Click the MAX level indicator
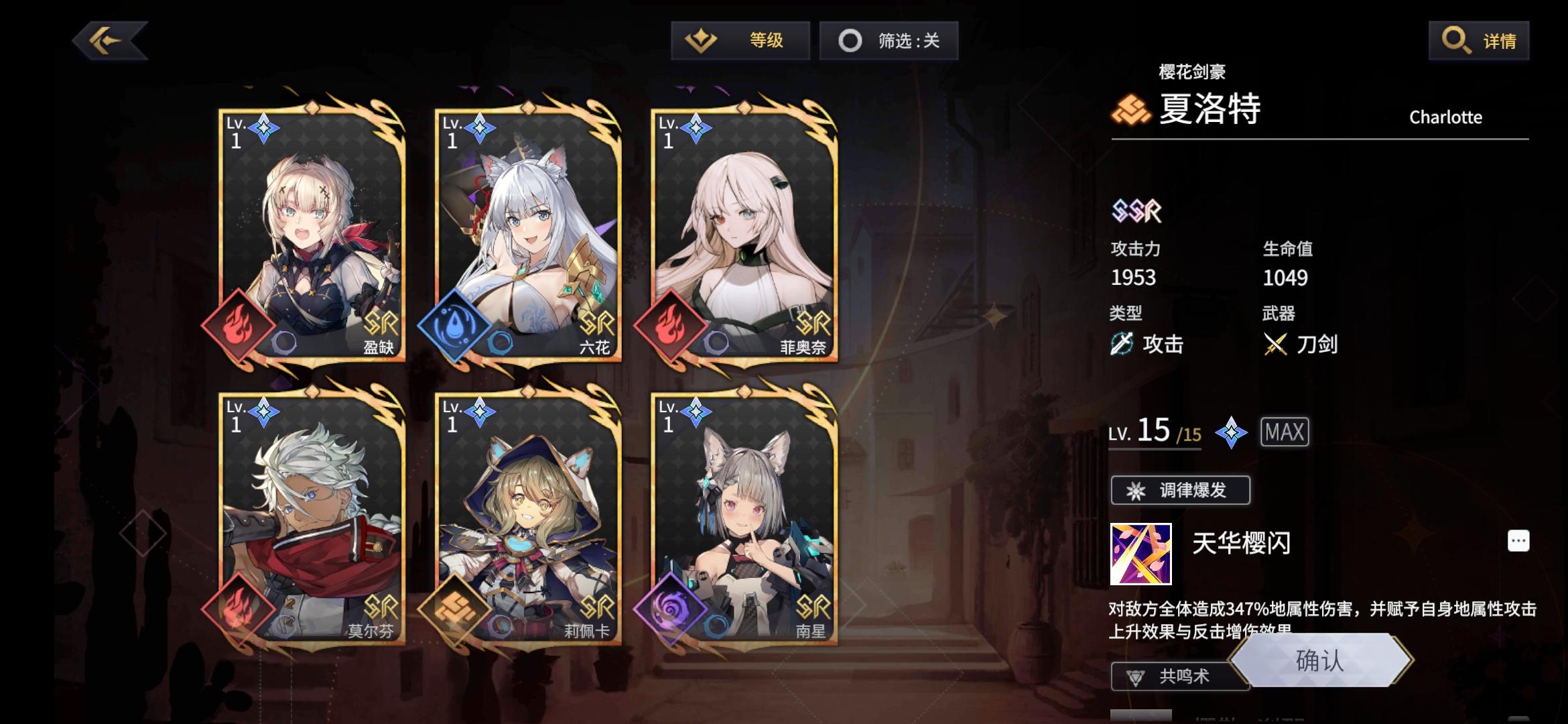This screenshot has height=724, width=1568. click(x=1284, y=432)
